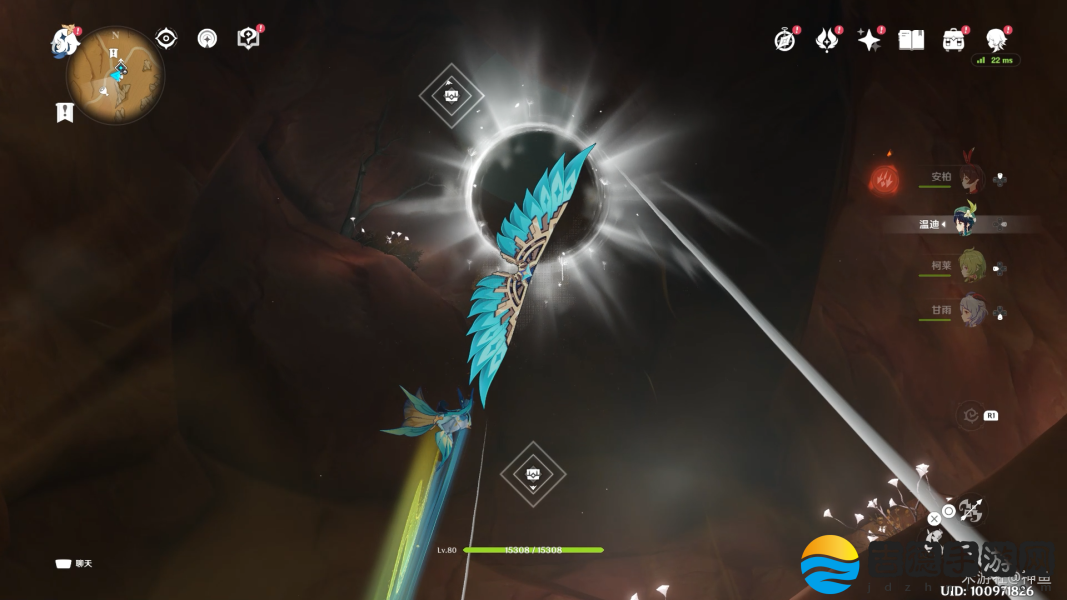Viewport: 1067px width, 600px height.
Task: Toggle elemental sight eye icon
Action: 166,39
